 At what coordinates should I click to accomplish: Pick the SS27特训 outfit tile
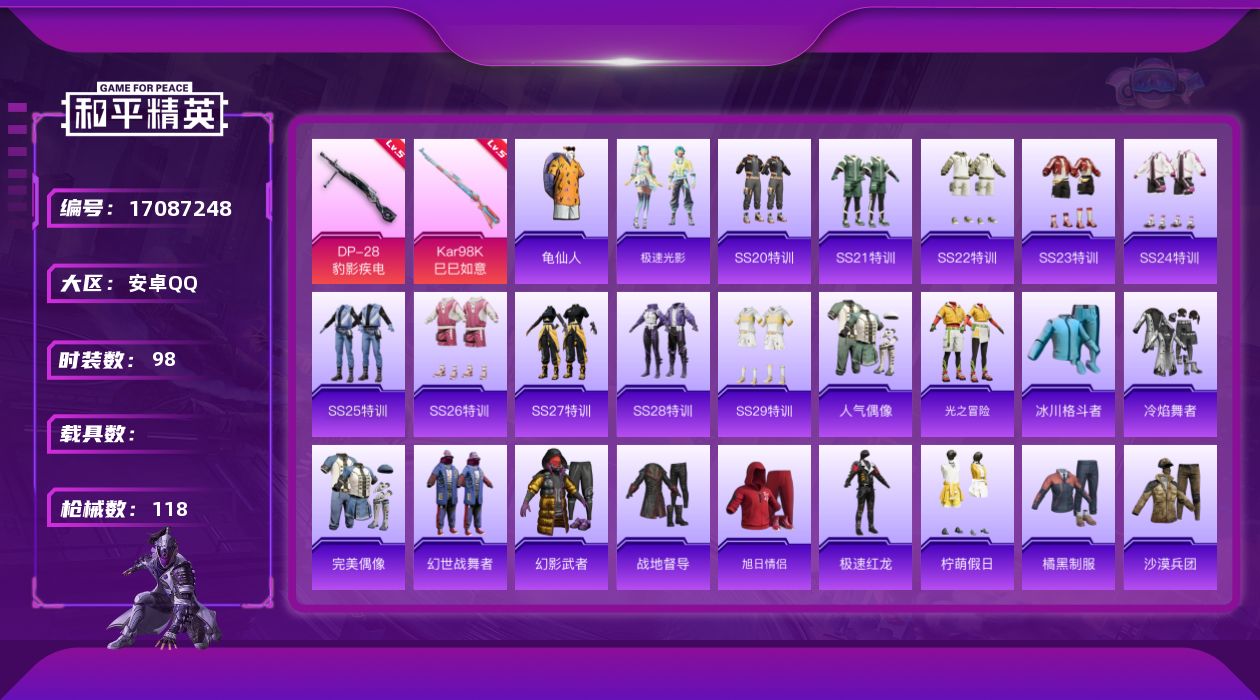[x=561, y=364]
